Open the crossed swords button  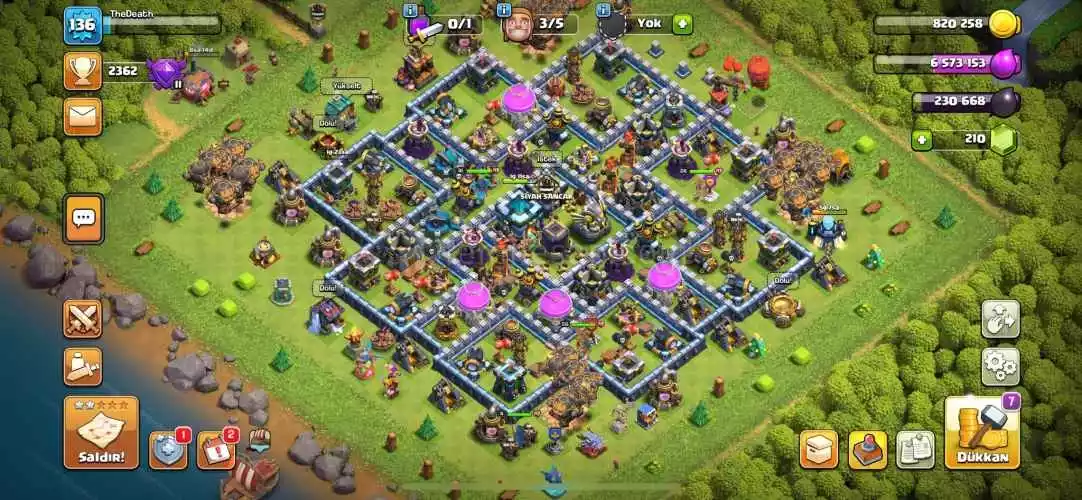coord(83,319)
